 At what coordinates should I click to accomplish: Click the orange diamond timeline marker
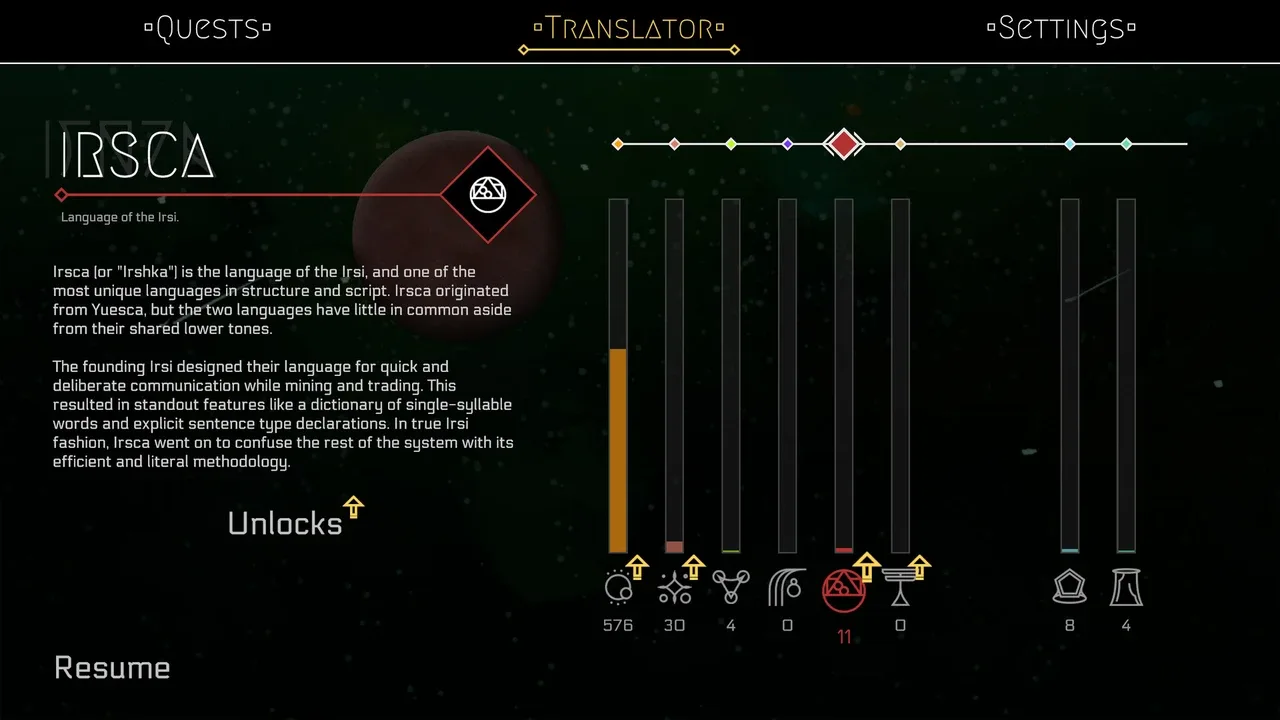(x=618, y=144)
